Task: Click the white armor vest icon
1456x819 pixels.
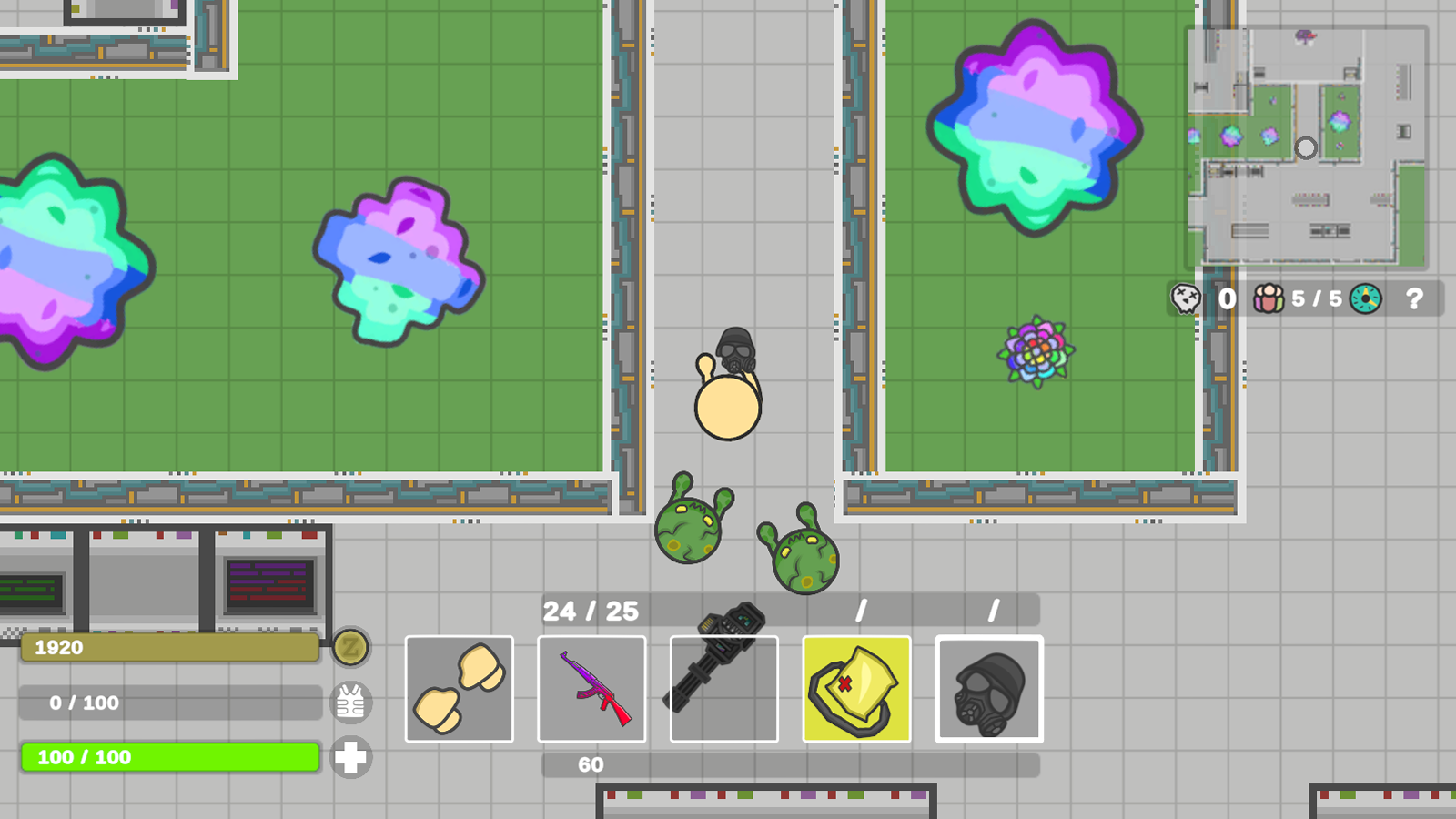Action: [351, 703]
